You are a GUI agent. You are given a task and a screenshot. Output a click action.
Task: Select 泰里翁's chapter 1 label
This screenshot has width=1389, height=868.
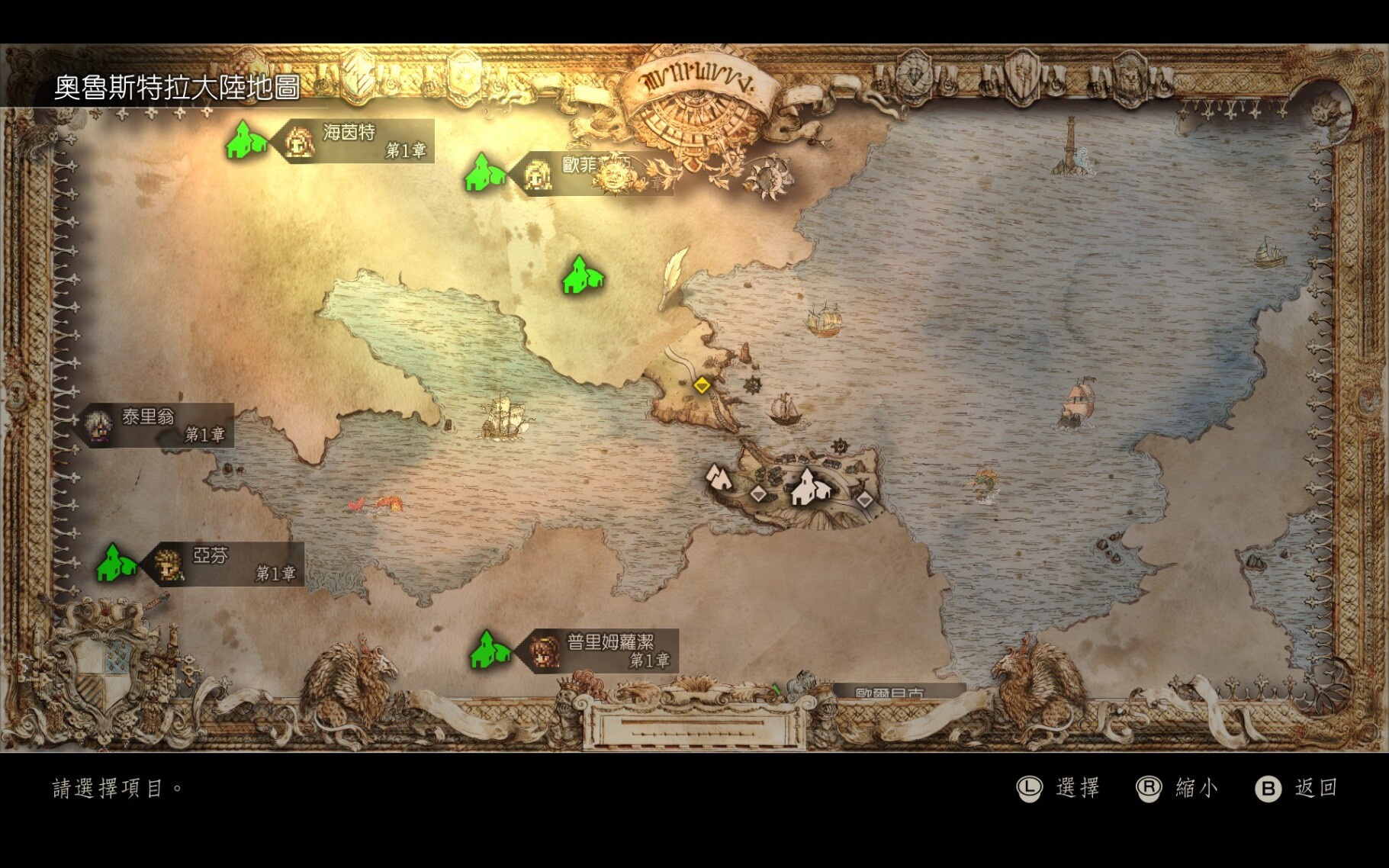tap(159, 426)
